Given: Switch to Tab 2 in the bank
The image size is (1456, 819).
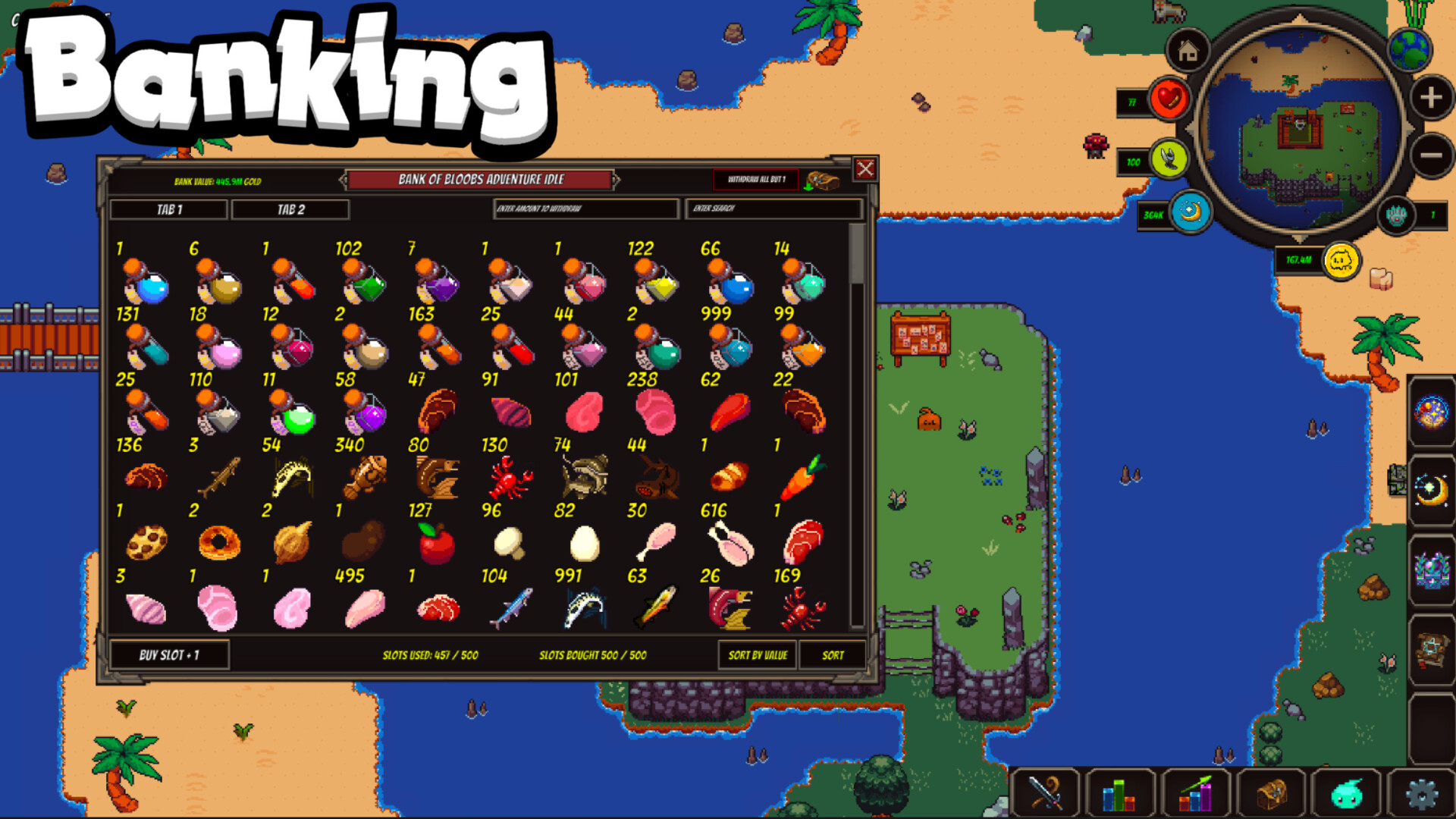Looking at the screenshot, I should point(290,210).
